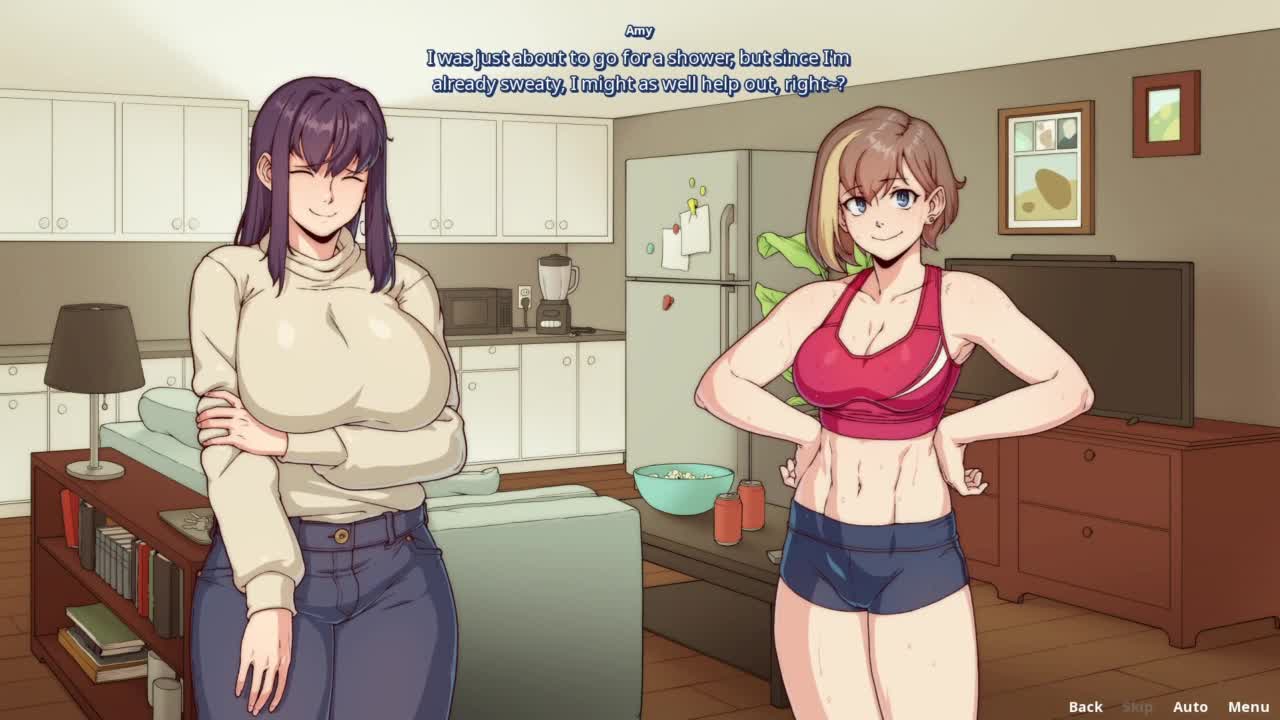
Task: Go back to the previous dialogue line
Action: click(x=1085, y=707)
